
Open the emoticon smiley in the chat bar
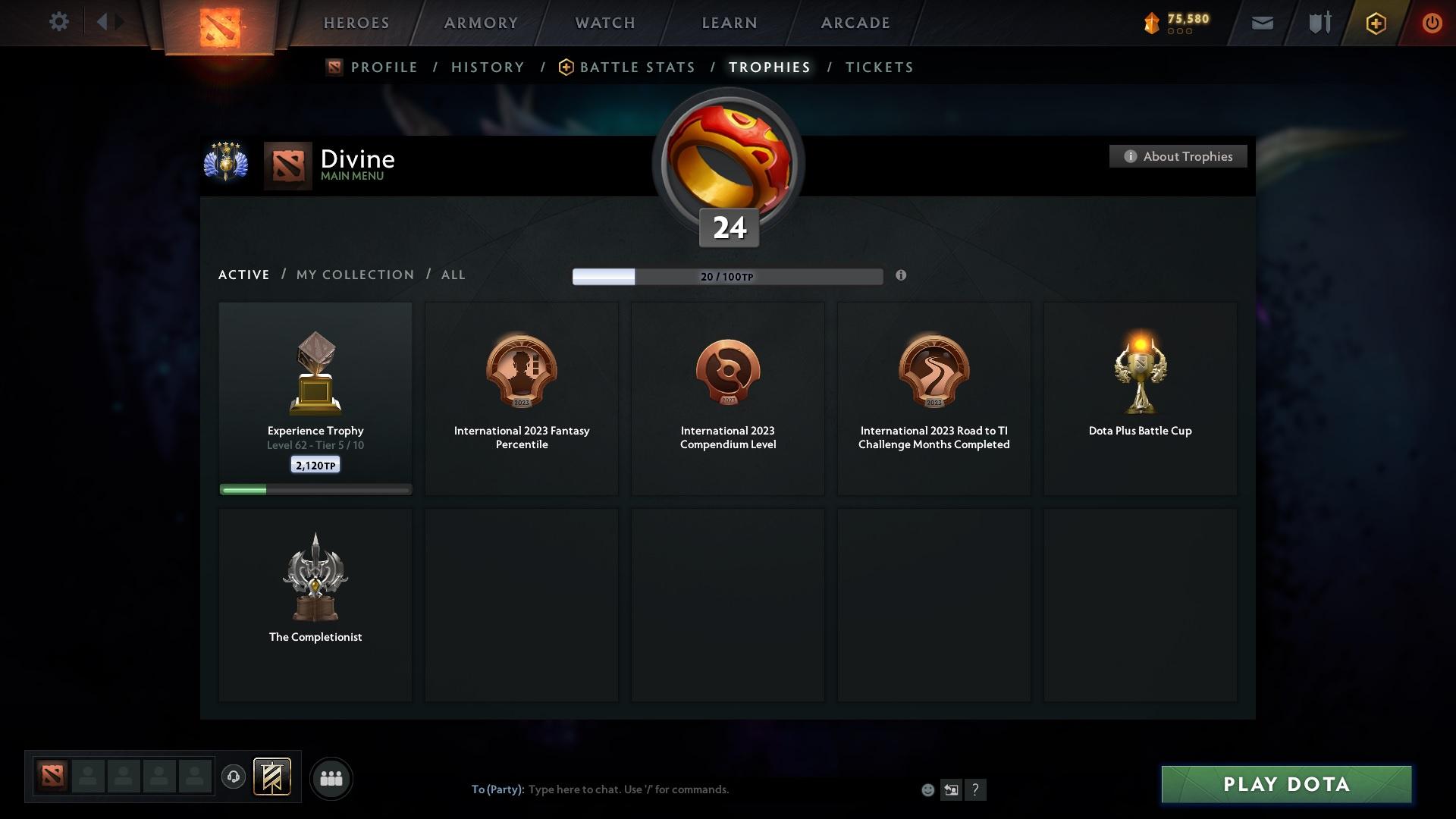[x=927, y=789]
